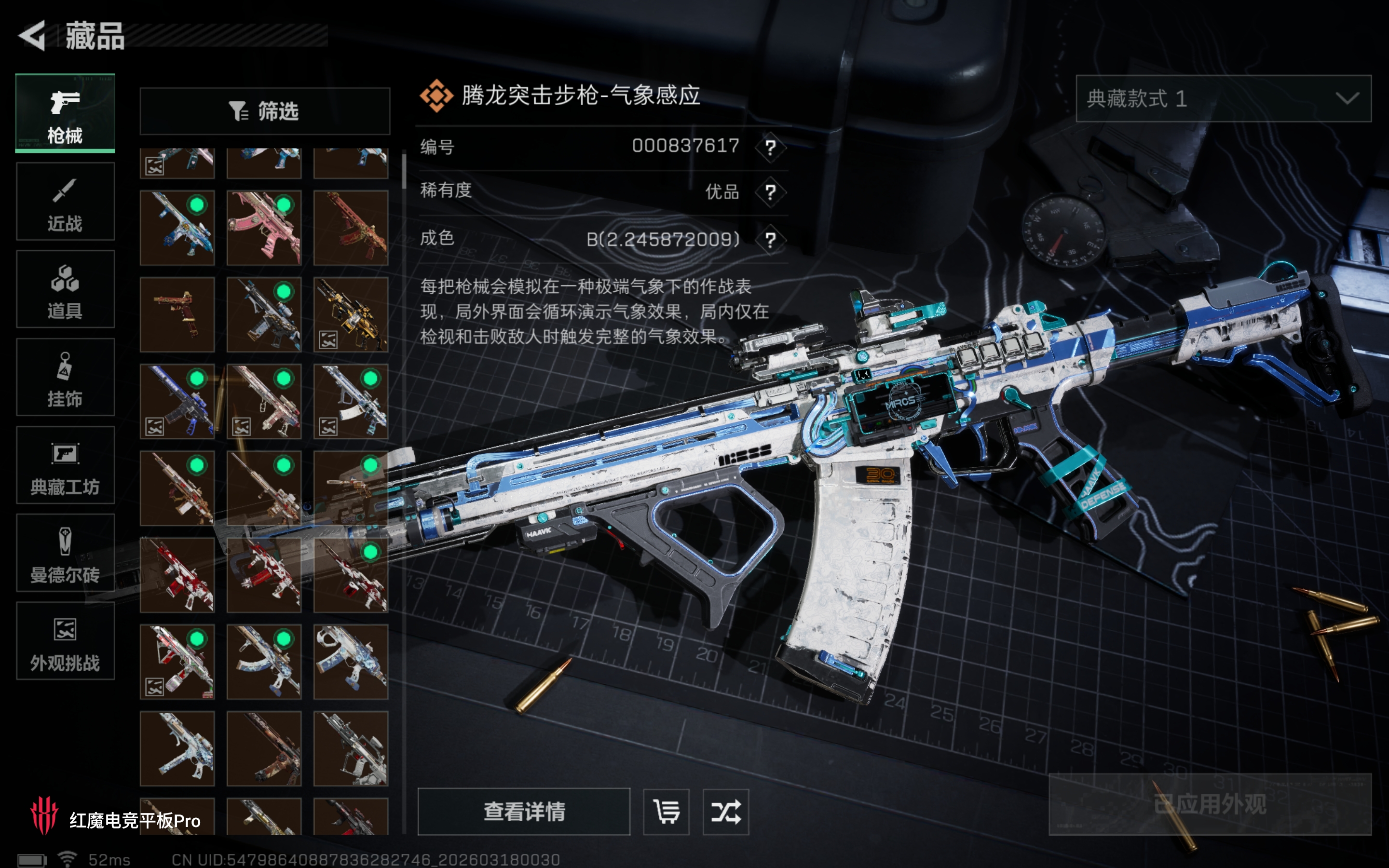Viewport: 1389px width, 868px height.
Task: Show help for the 编号 serial number
Action: [x=770, y=148]
